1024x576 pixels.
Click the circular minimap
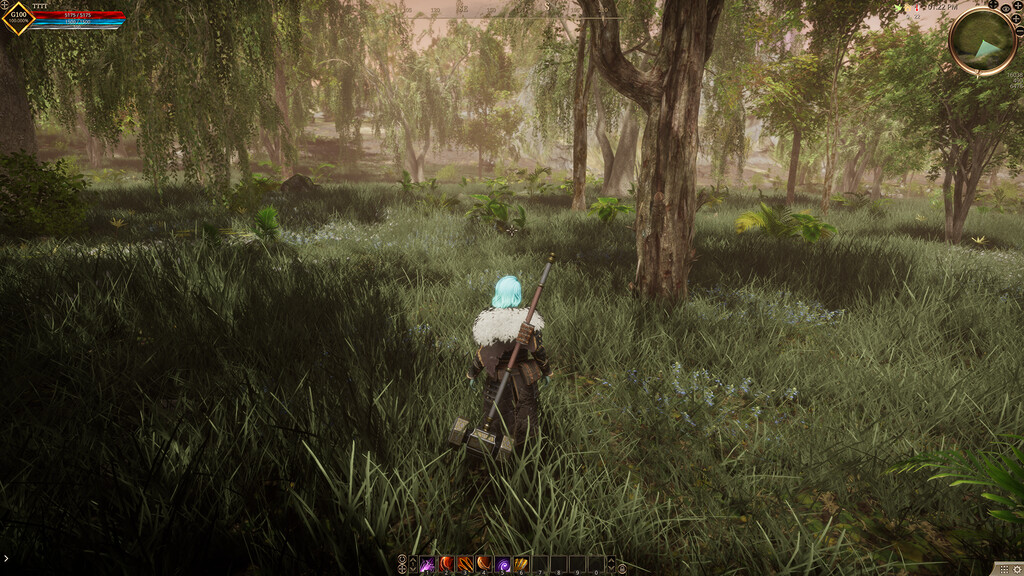982,42
